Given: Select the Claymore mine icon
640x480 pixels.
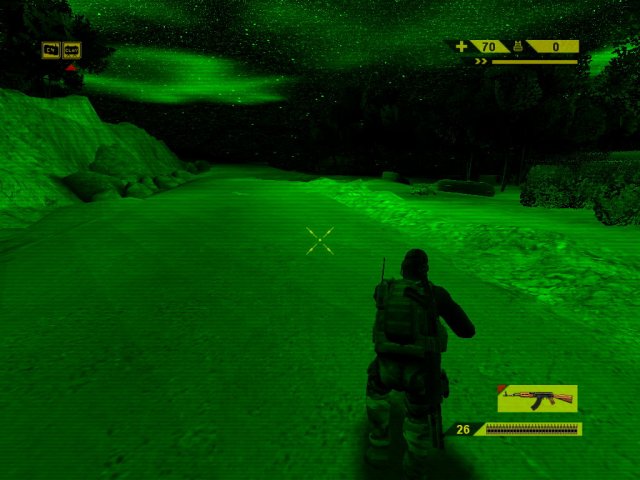Looking at the screenshot, I should point(71,49).
